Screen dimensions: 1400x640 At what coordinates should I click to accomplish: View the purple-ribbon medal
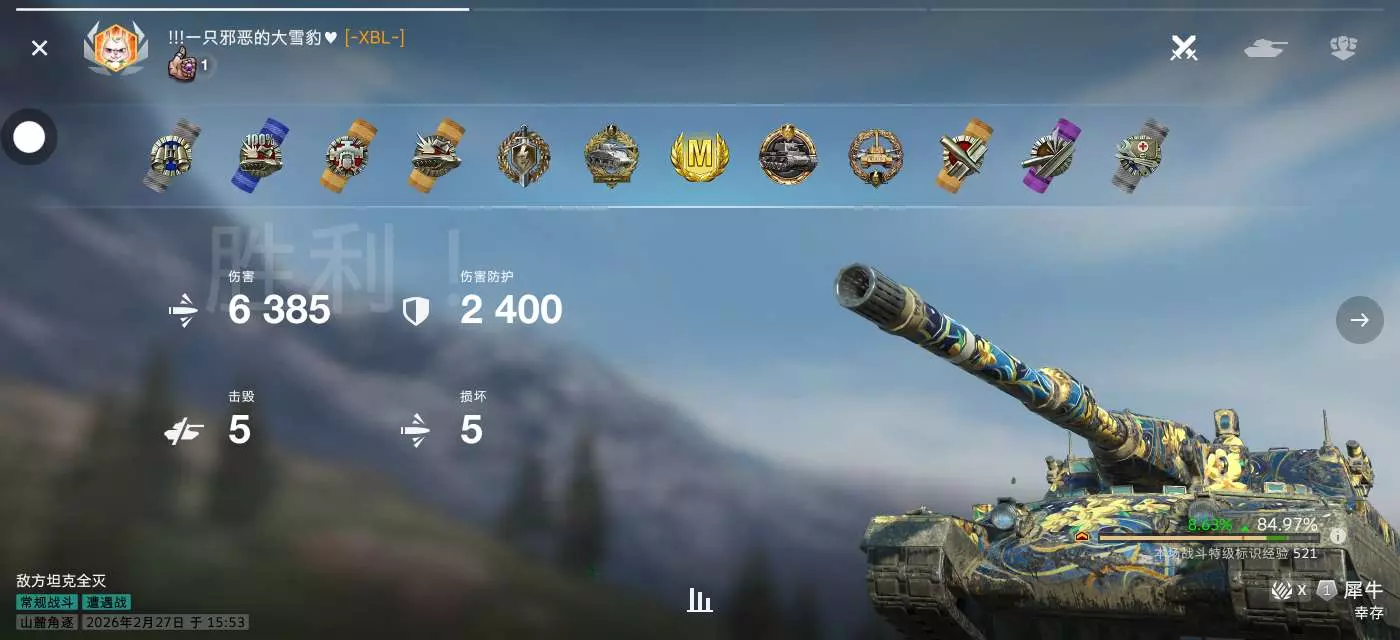[x=1049, y=156]
